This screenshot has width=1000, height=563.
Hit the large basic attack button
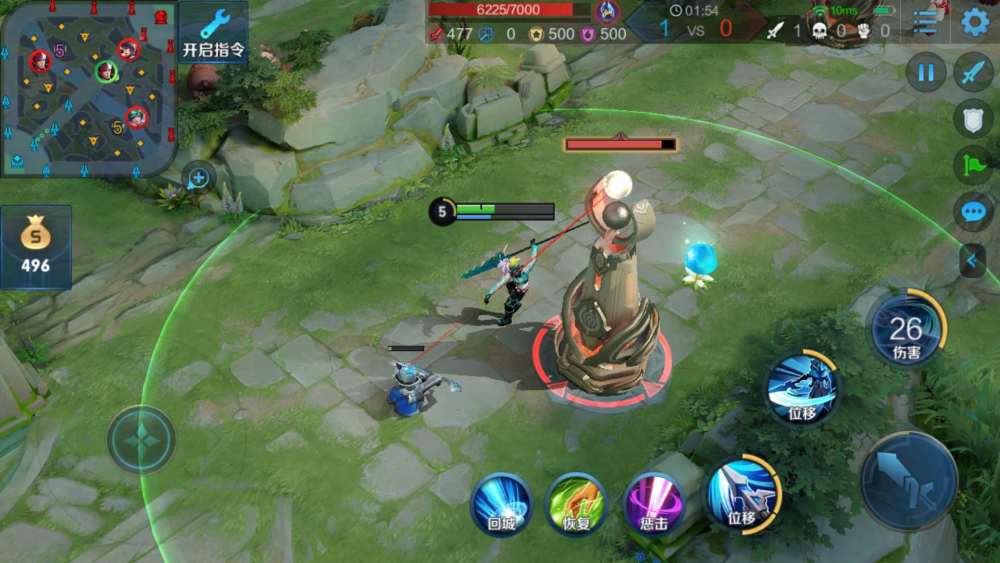point(909,481)
